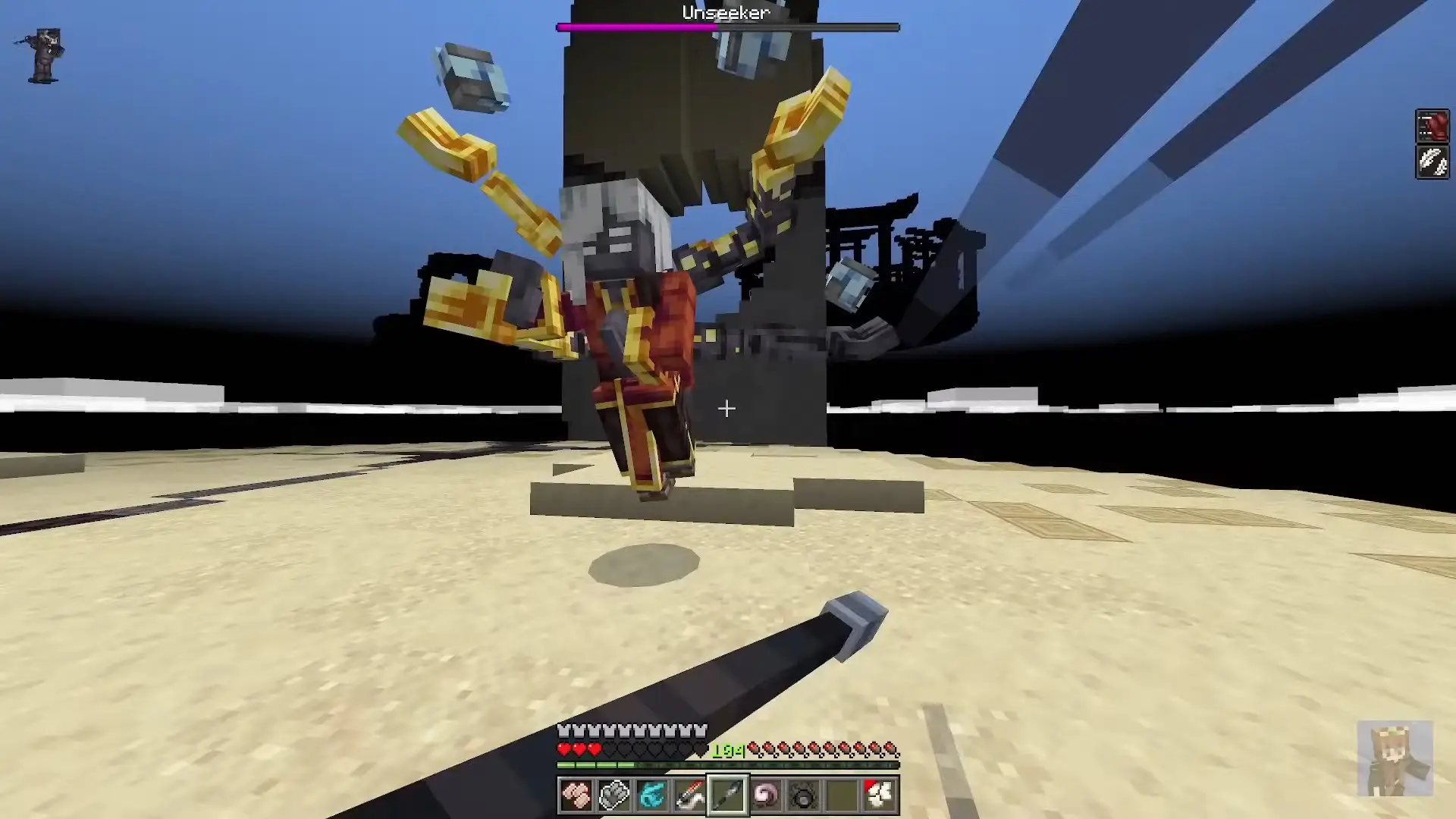Select the pink bandage hotbar slot
Image resolution: width=1456 pixels, height=819 pixels.
(x=576, y=795)
